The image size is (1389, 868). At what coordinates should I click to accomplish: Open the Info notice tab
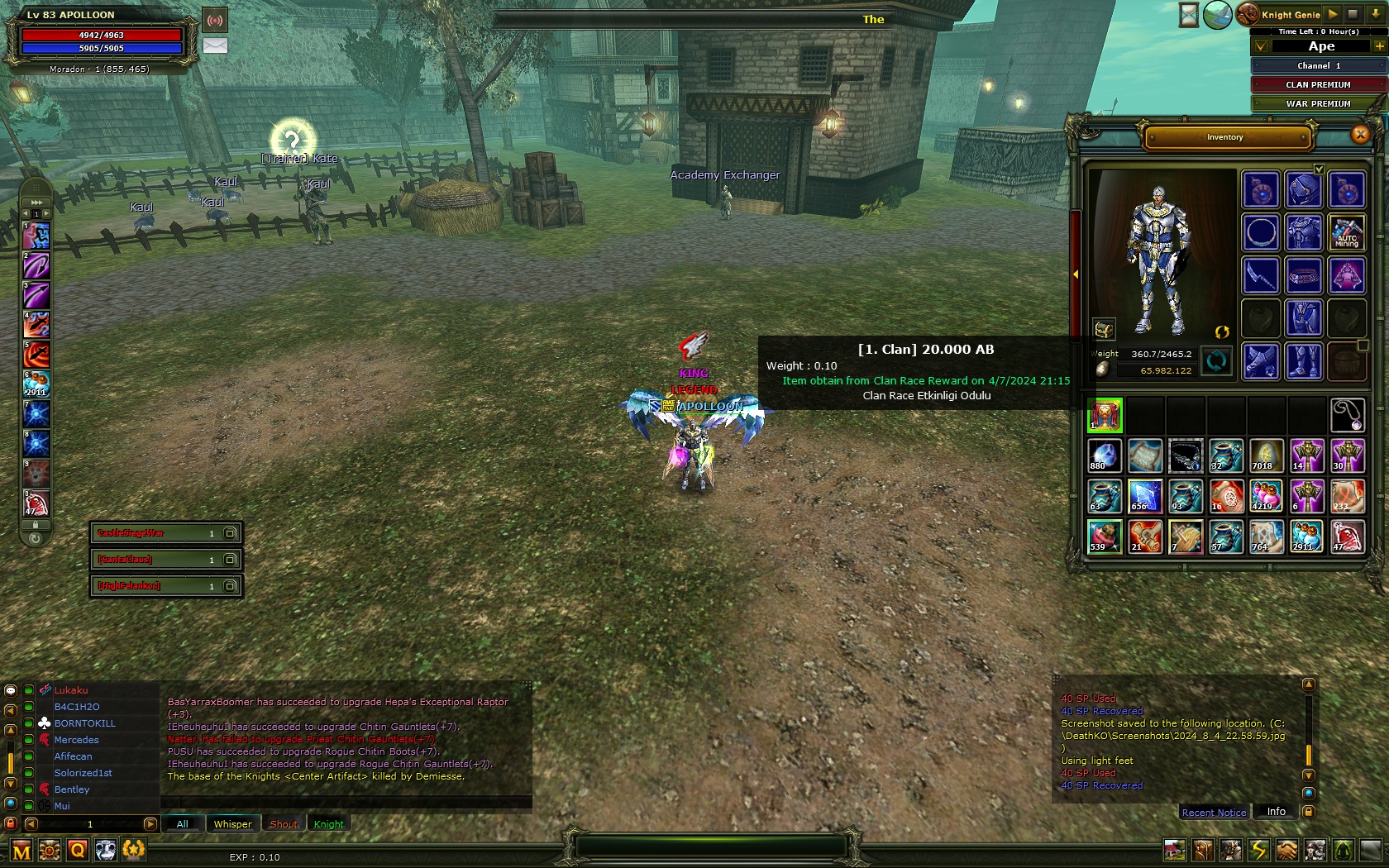click(x=1276, y=812)
